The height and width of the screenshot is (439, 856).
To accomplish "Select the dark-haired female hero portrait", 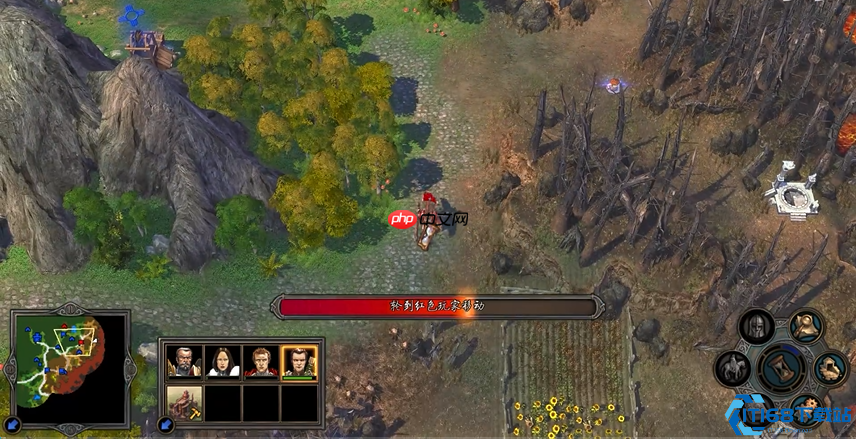I will (222, 361).
